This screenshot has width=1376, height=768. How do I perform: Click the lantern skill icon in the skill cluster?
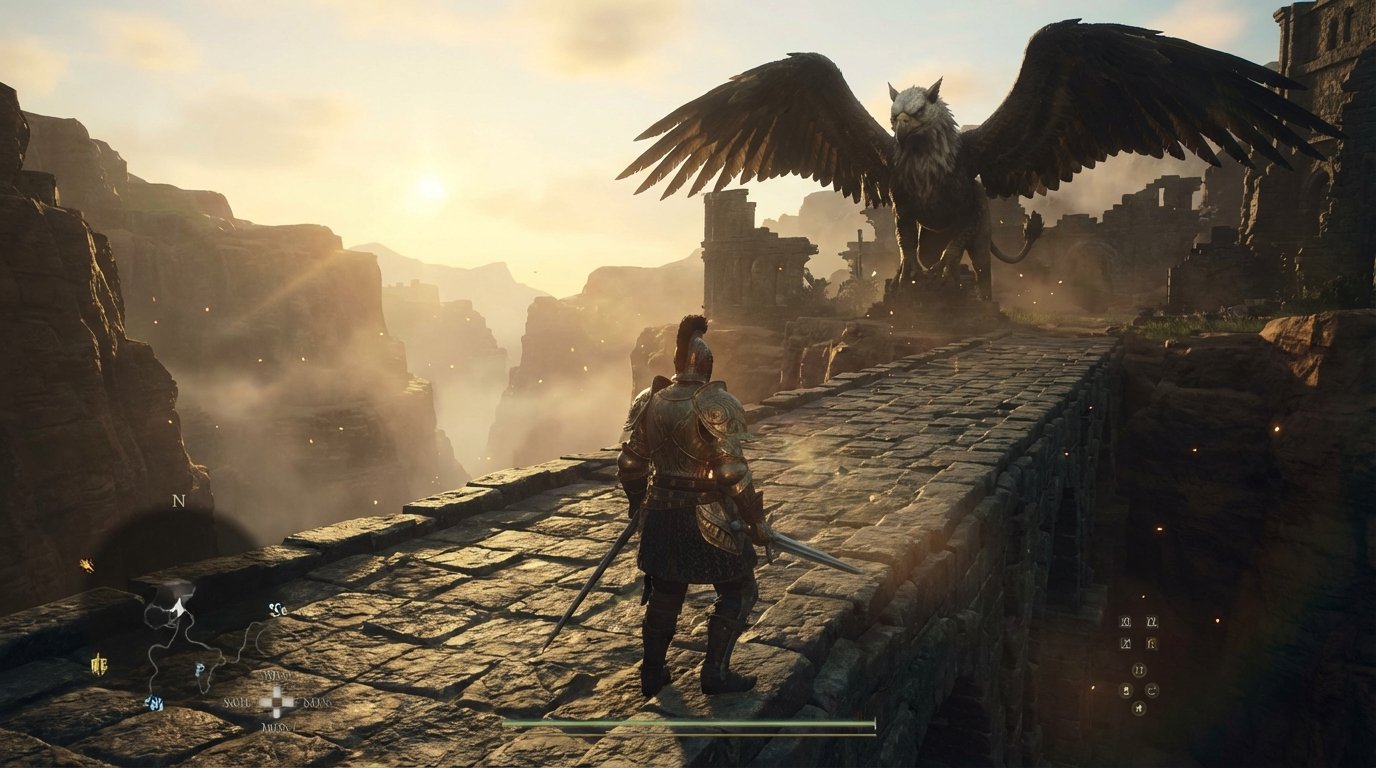1152,644
